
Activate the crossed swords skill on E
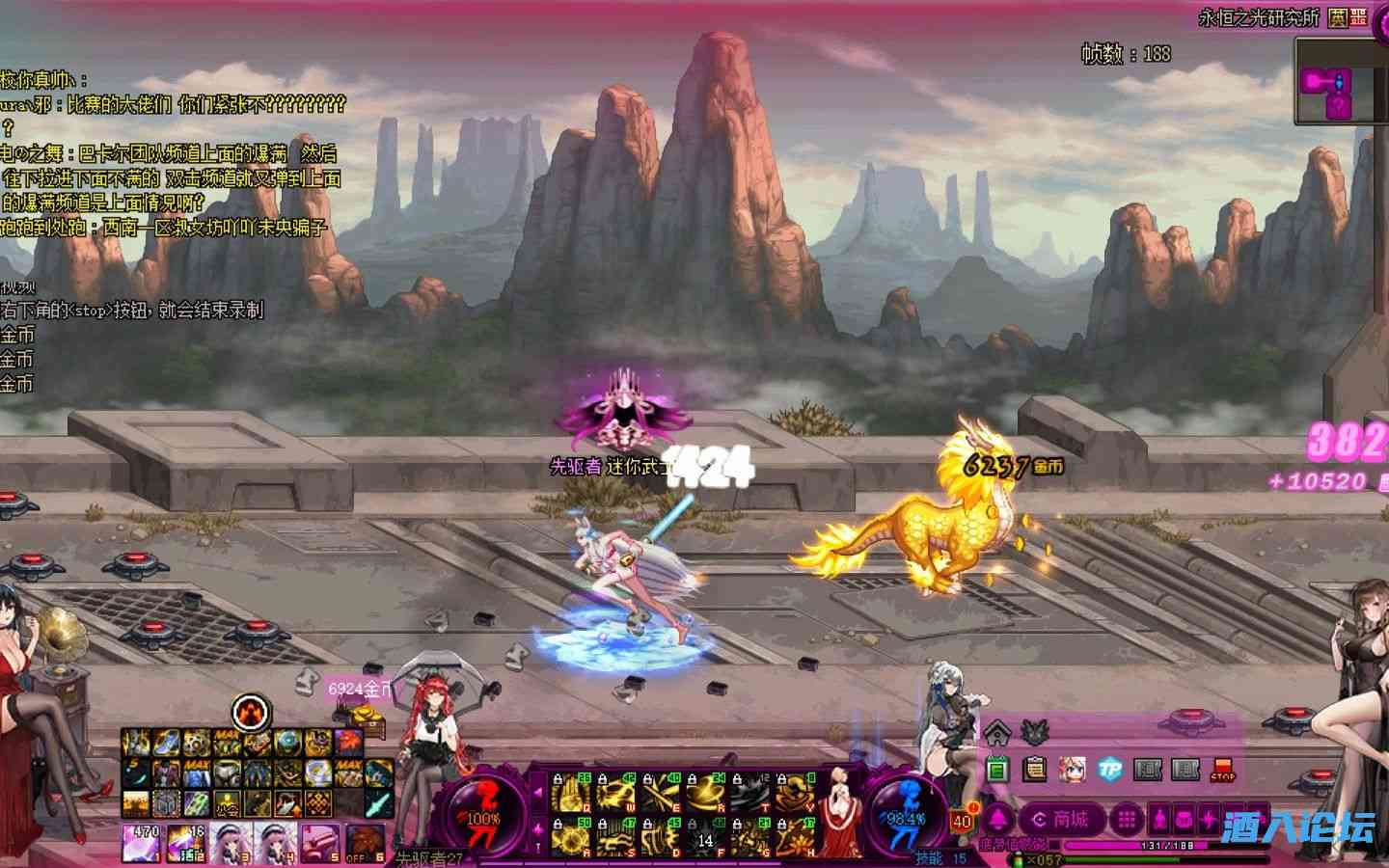coord(659,793)
